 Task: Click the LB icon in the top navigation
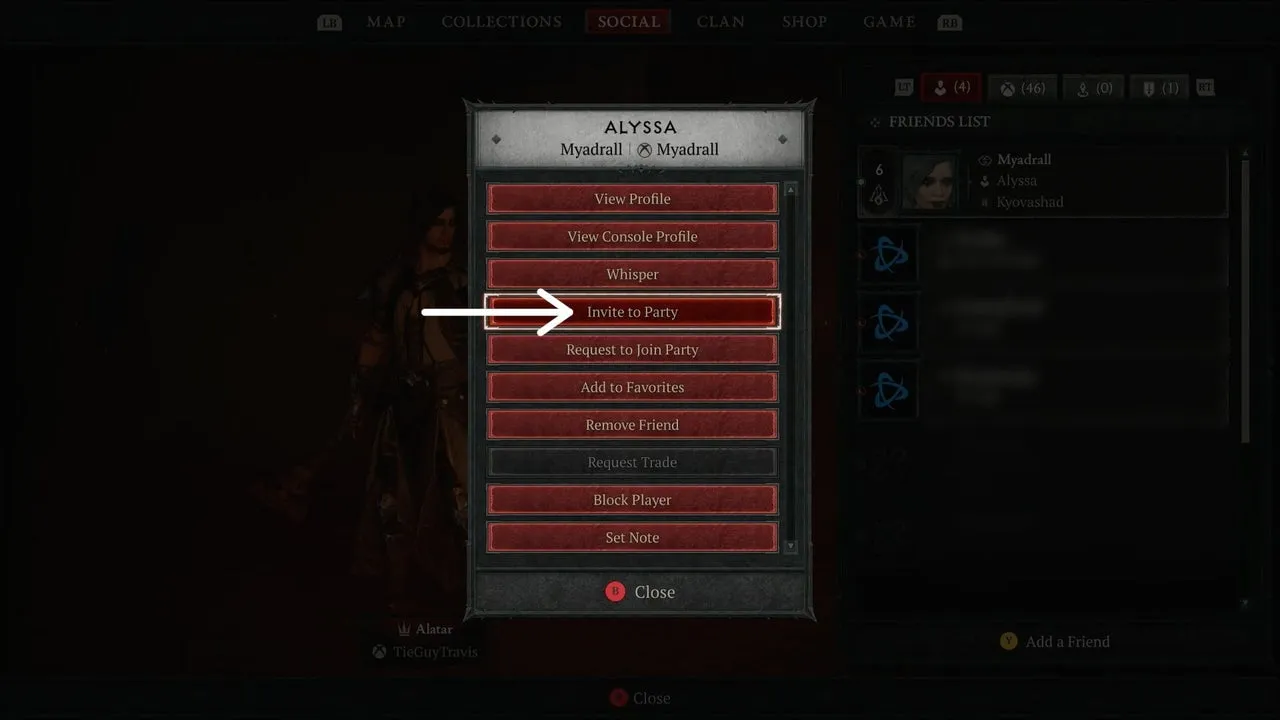tap(329, 21)
